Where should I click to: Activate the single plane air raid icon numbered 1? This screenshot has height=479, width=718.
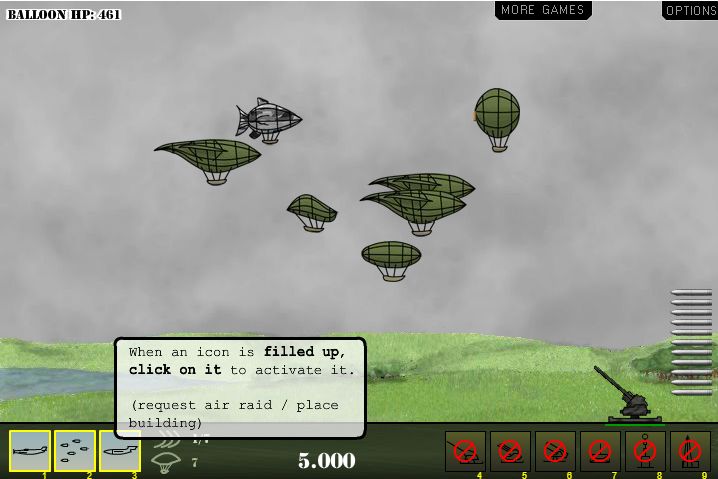click(30, 451)
